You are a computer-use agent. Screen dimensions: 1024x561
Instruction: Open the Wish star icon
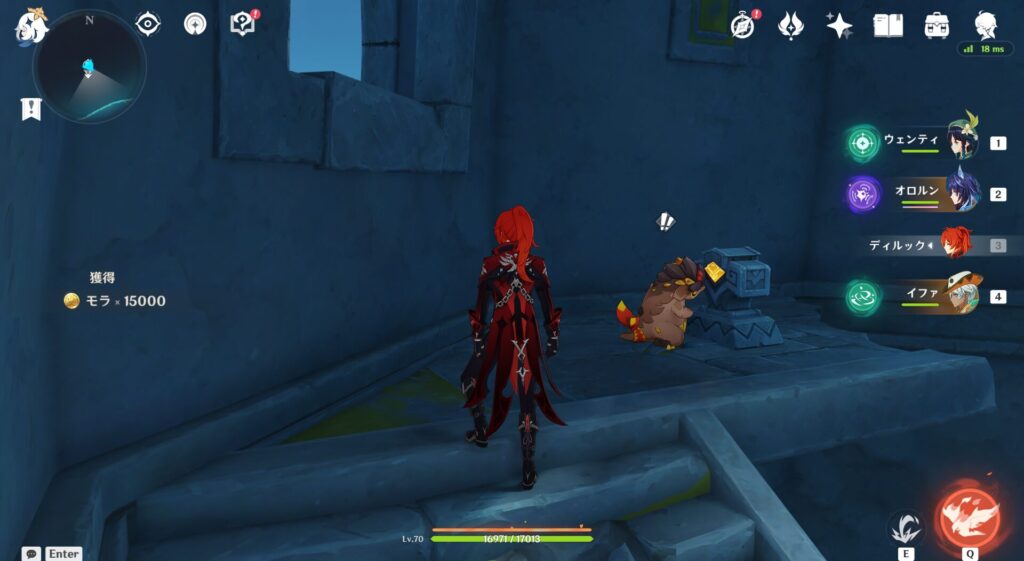point(839,25)
